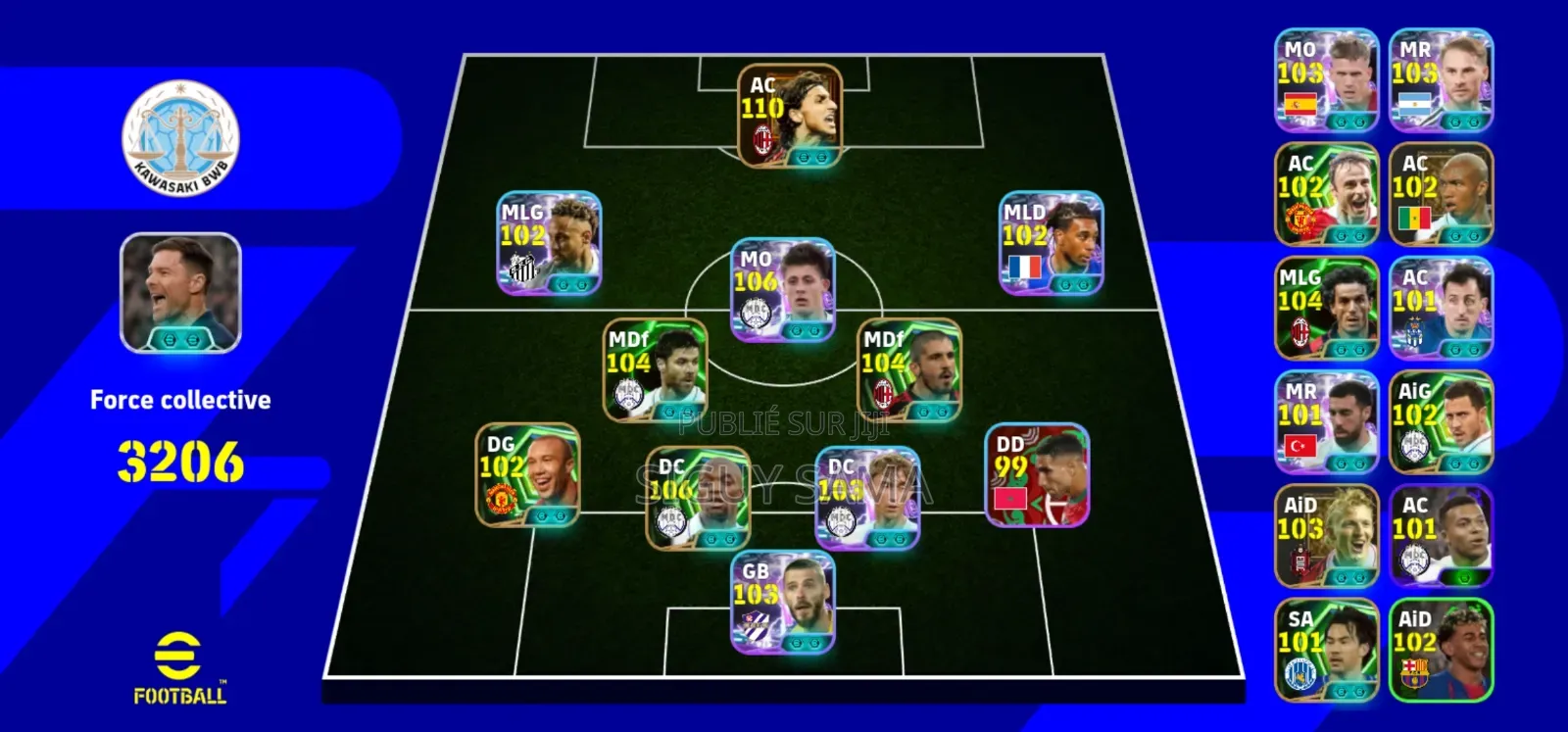Select the substitute MO 103 with Spanish flag
Image resolution: width=1568 pixels, height=732 pixels.
[x=1326, y=79]
